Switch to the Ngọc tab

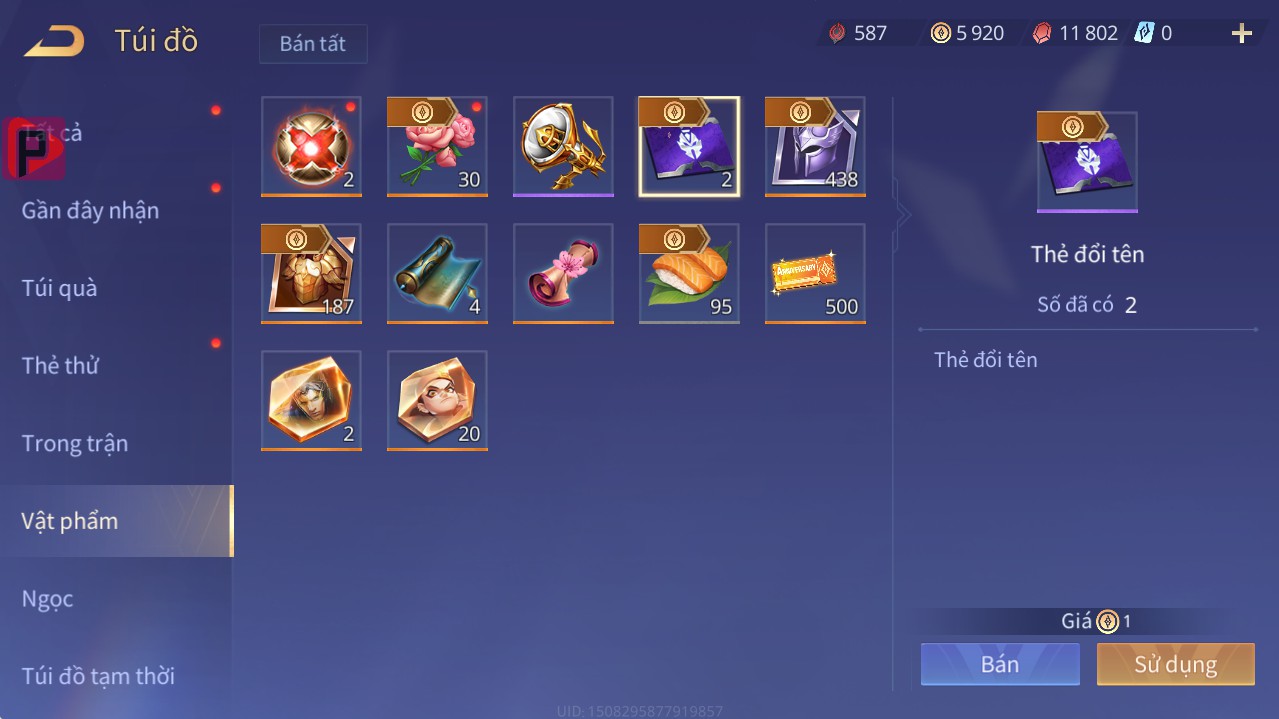coord(48,599)
